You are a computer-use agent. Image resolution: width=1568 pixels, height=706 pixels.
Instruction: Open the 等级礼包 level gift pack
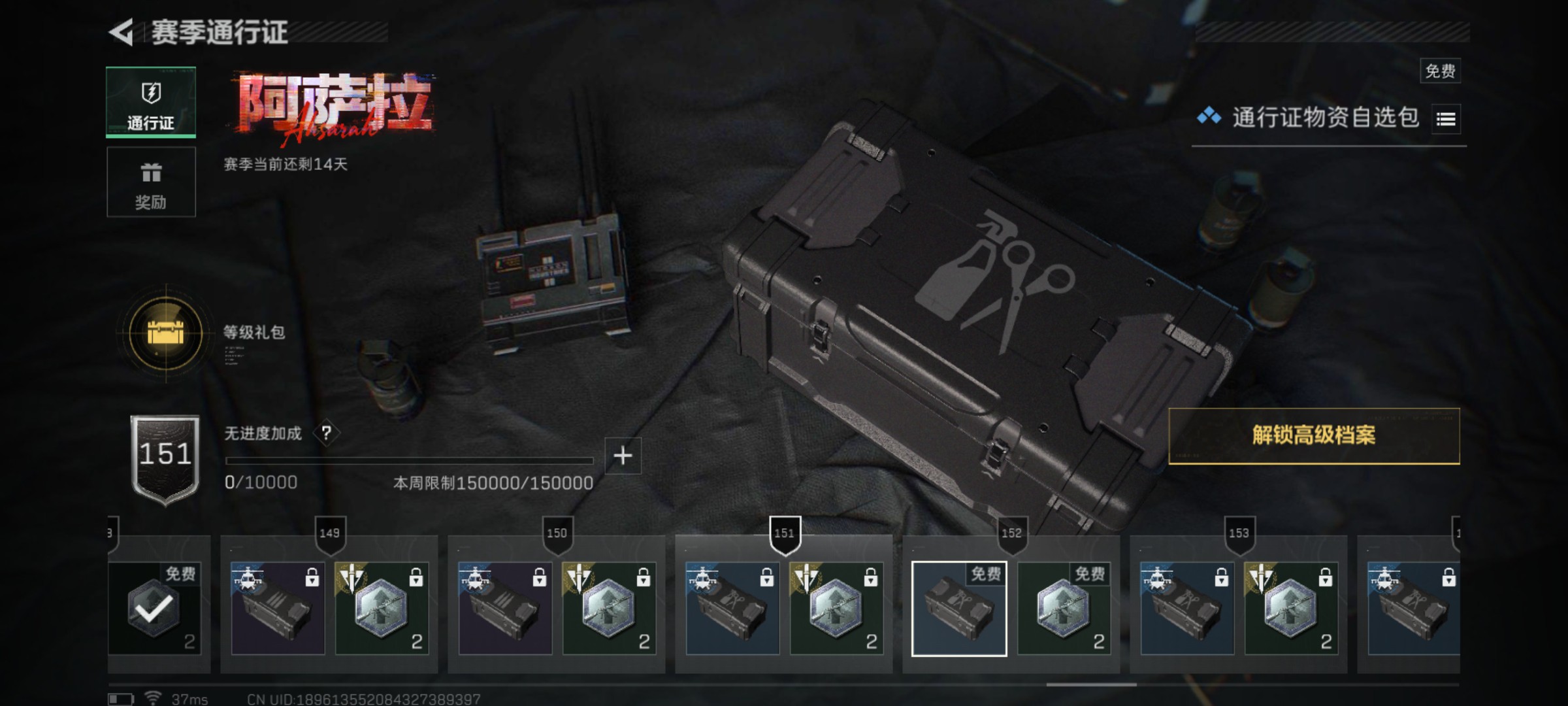166,333
